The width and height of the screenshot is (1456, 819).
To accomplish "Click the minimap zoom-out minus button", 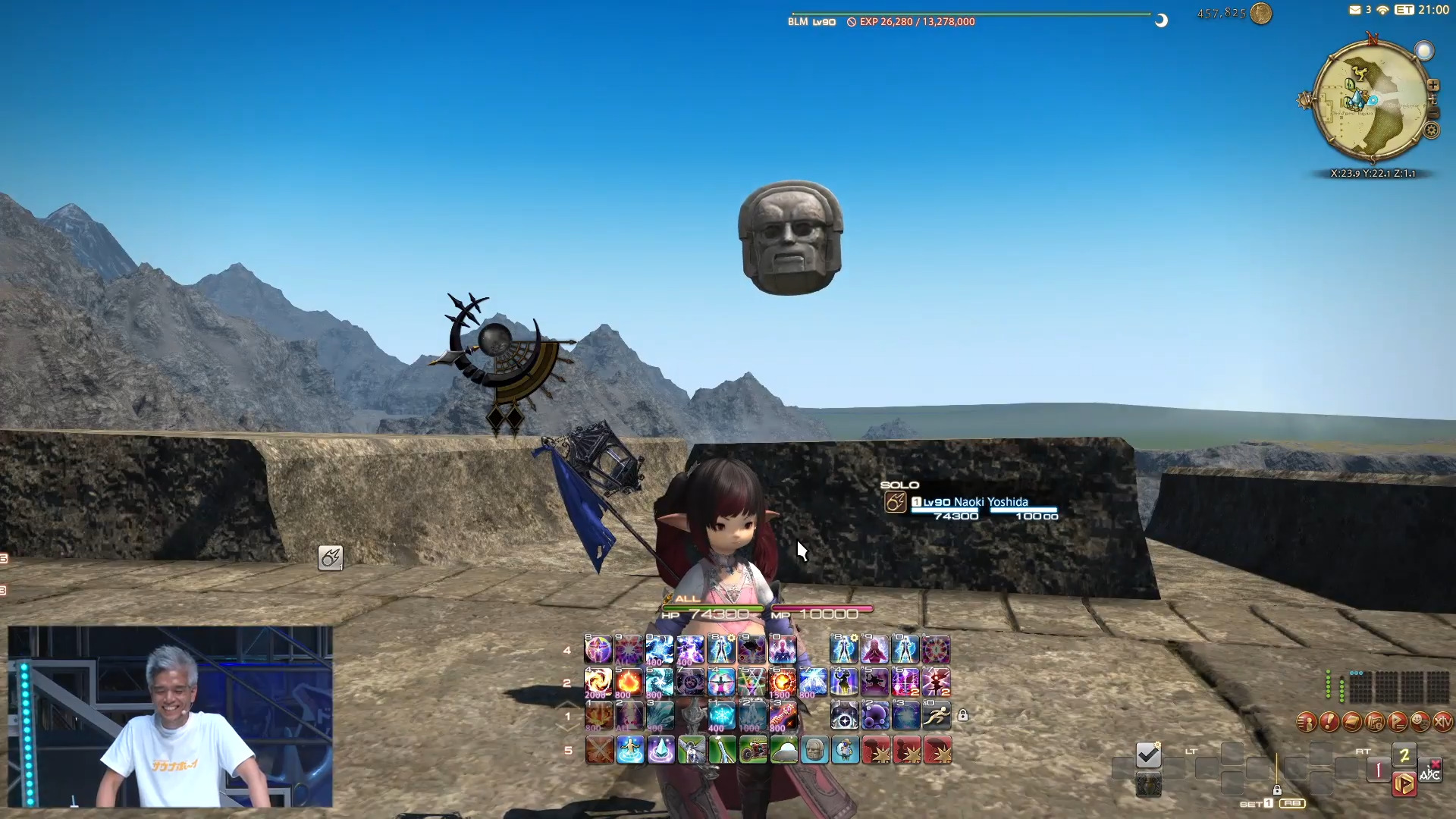I will click(x=1432, y=113).
